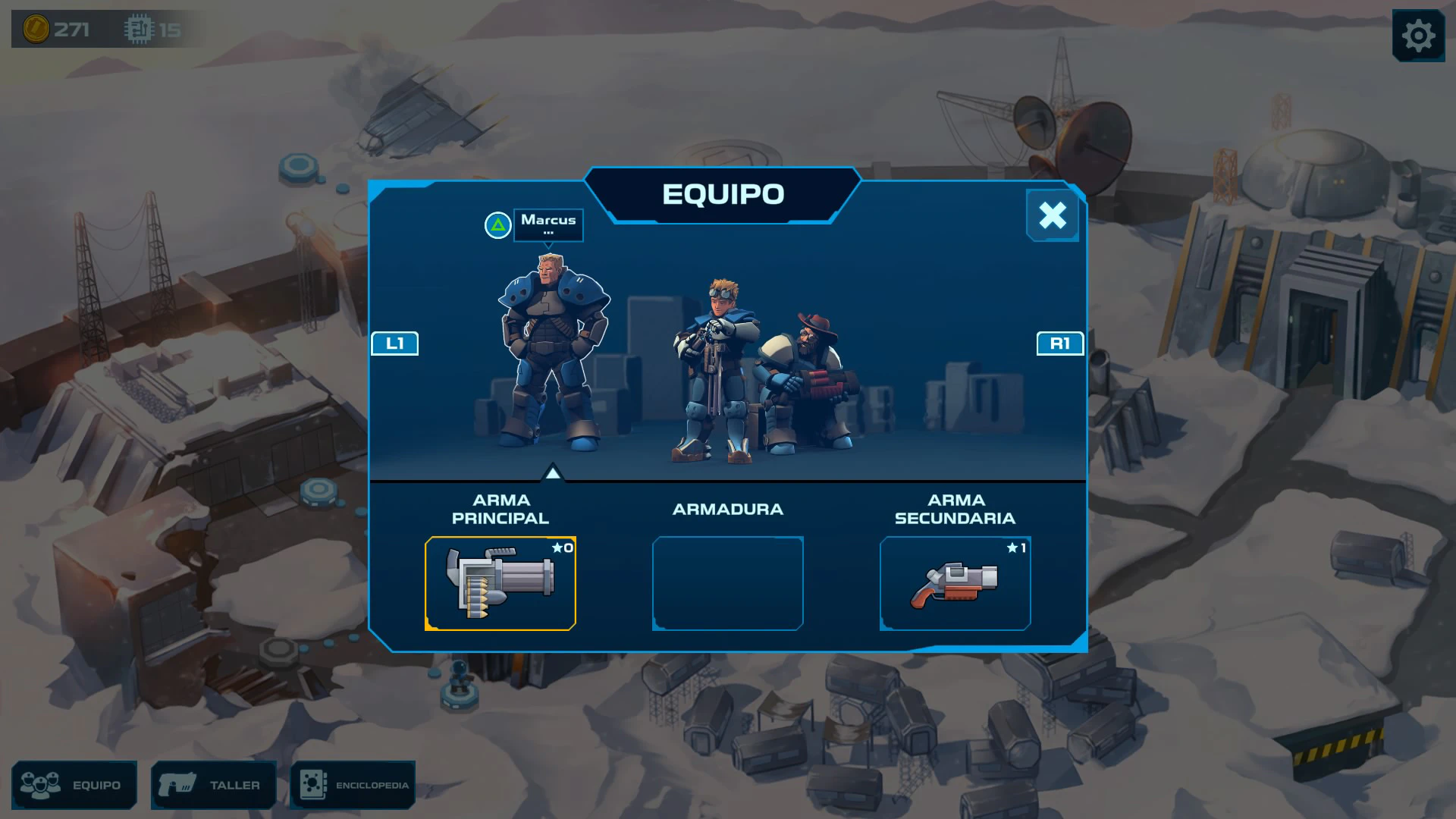Choose the revolver secondary weapon slot
The image size is (1456, 819).
[955, 583]
